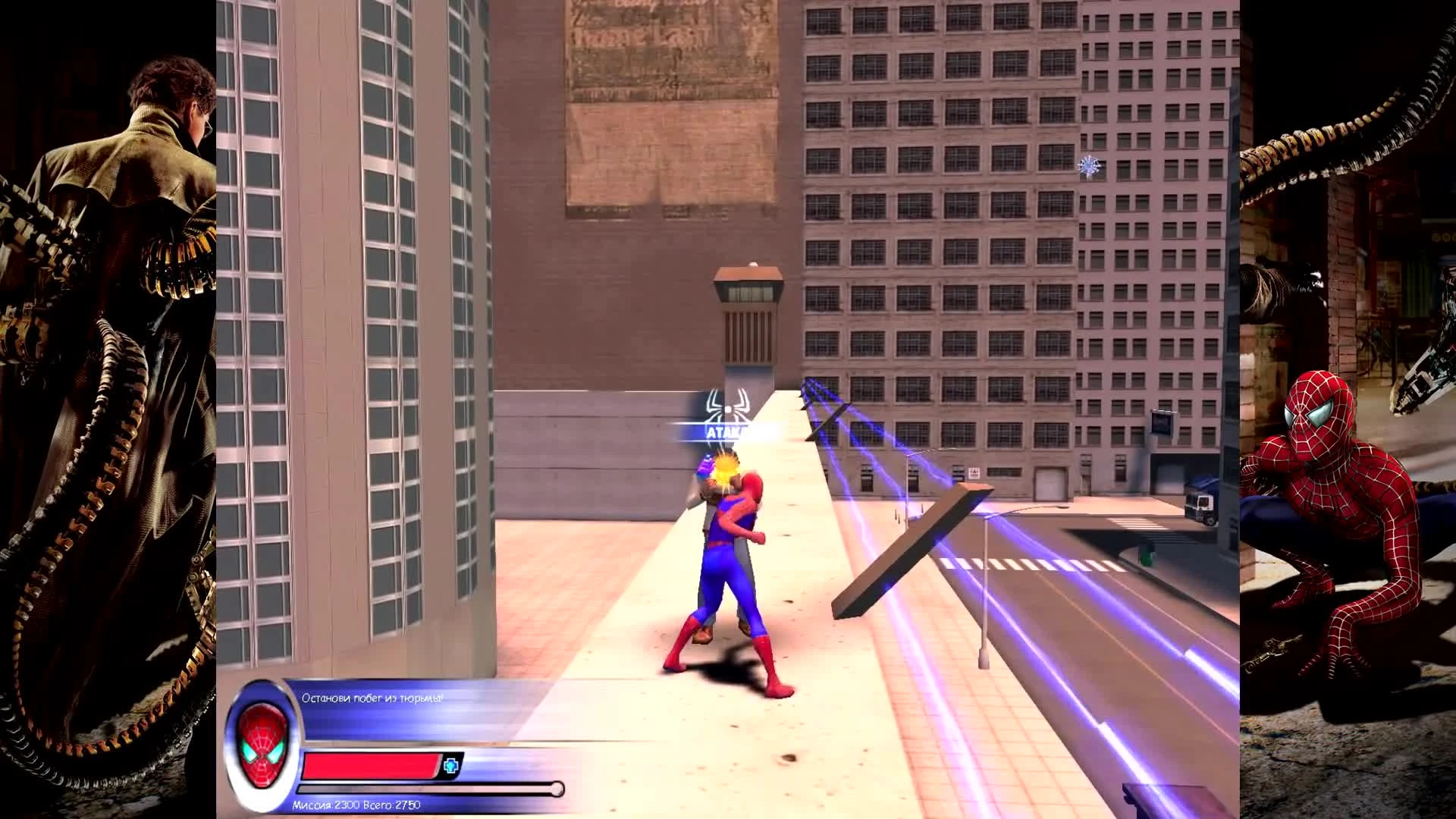The width and height of the screenshot is (1456, 819).
Task: Toggle the prison watchtower light
Action: (x=751, y=263)
